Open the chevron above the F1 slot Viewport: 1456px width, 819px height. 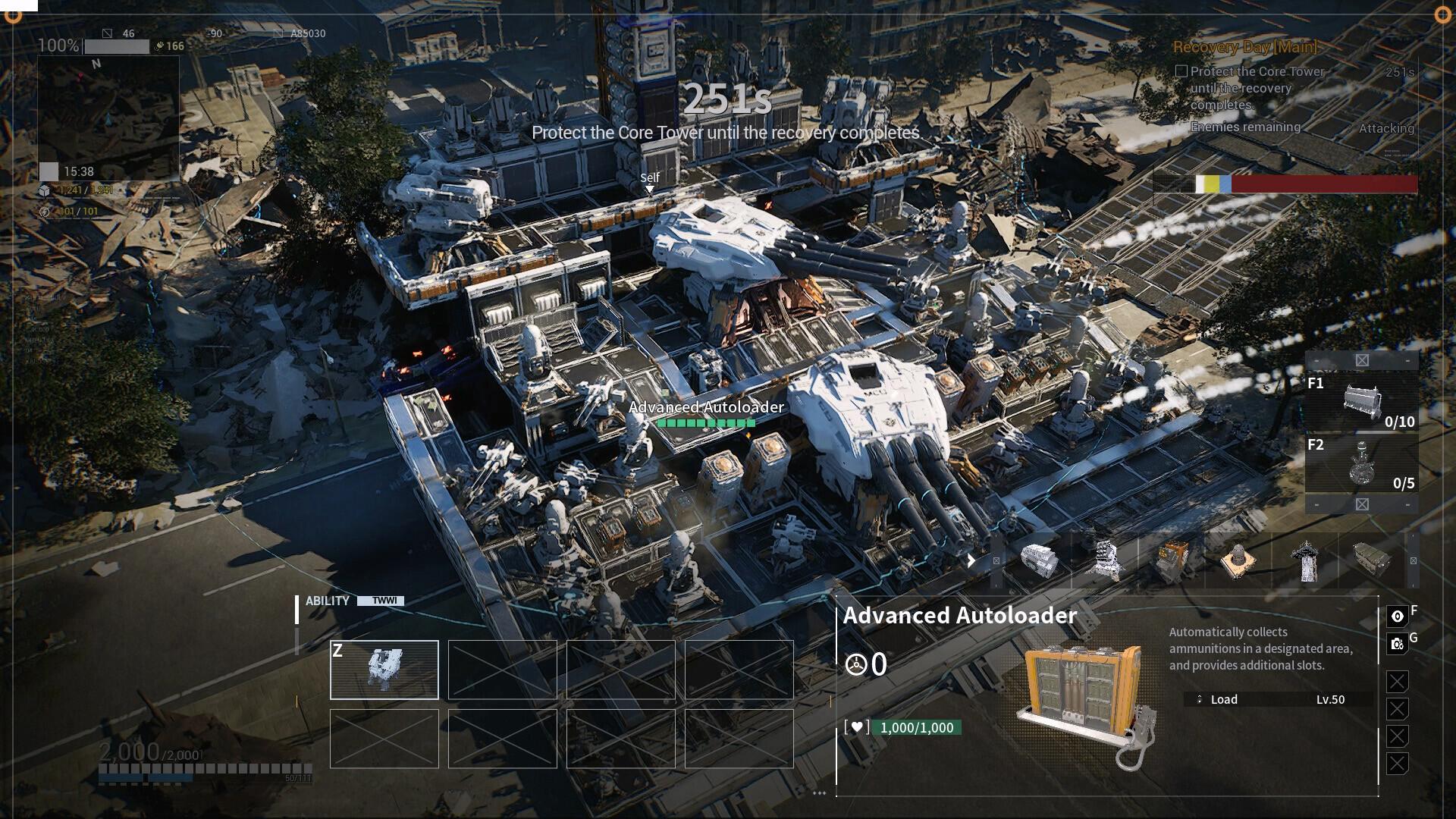point(1363,362)
